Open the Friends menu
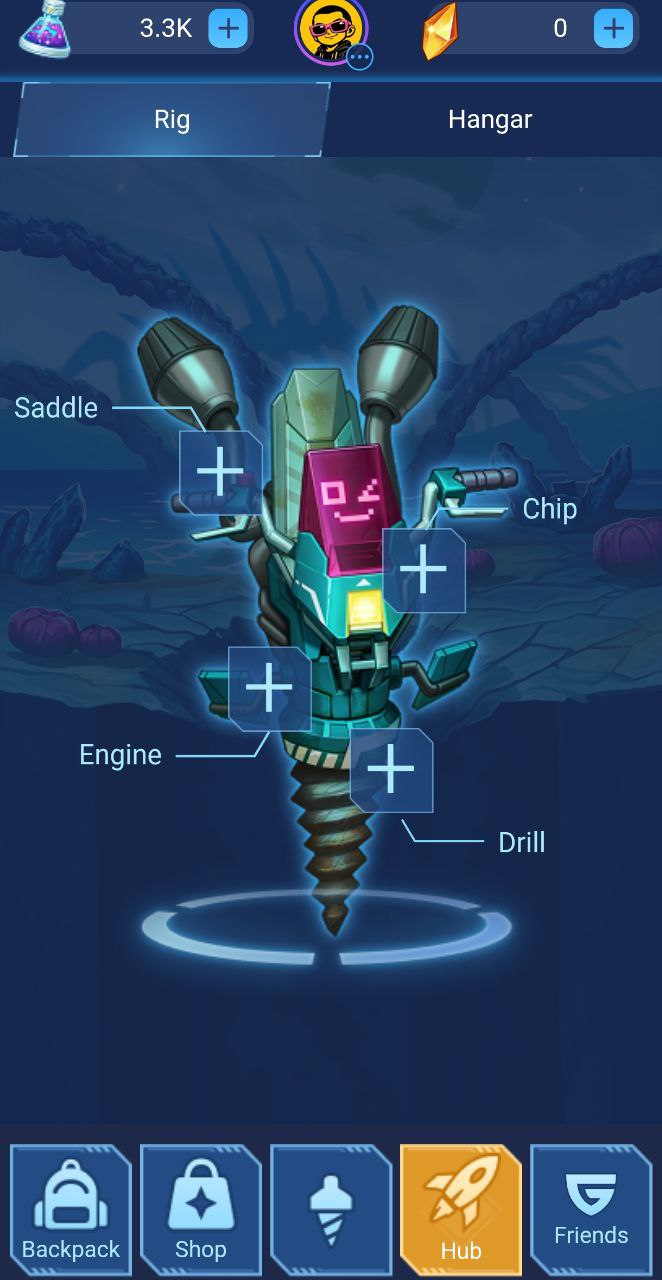The image size is (662, 1280). 591,1210
